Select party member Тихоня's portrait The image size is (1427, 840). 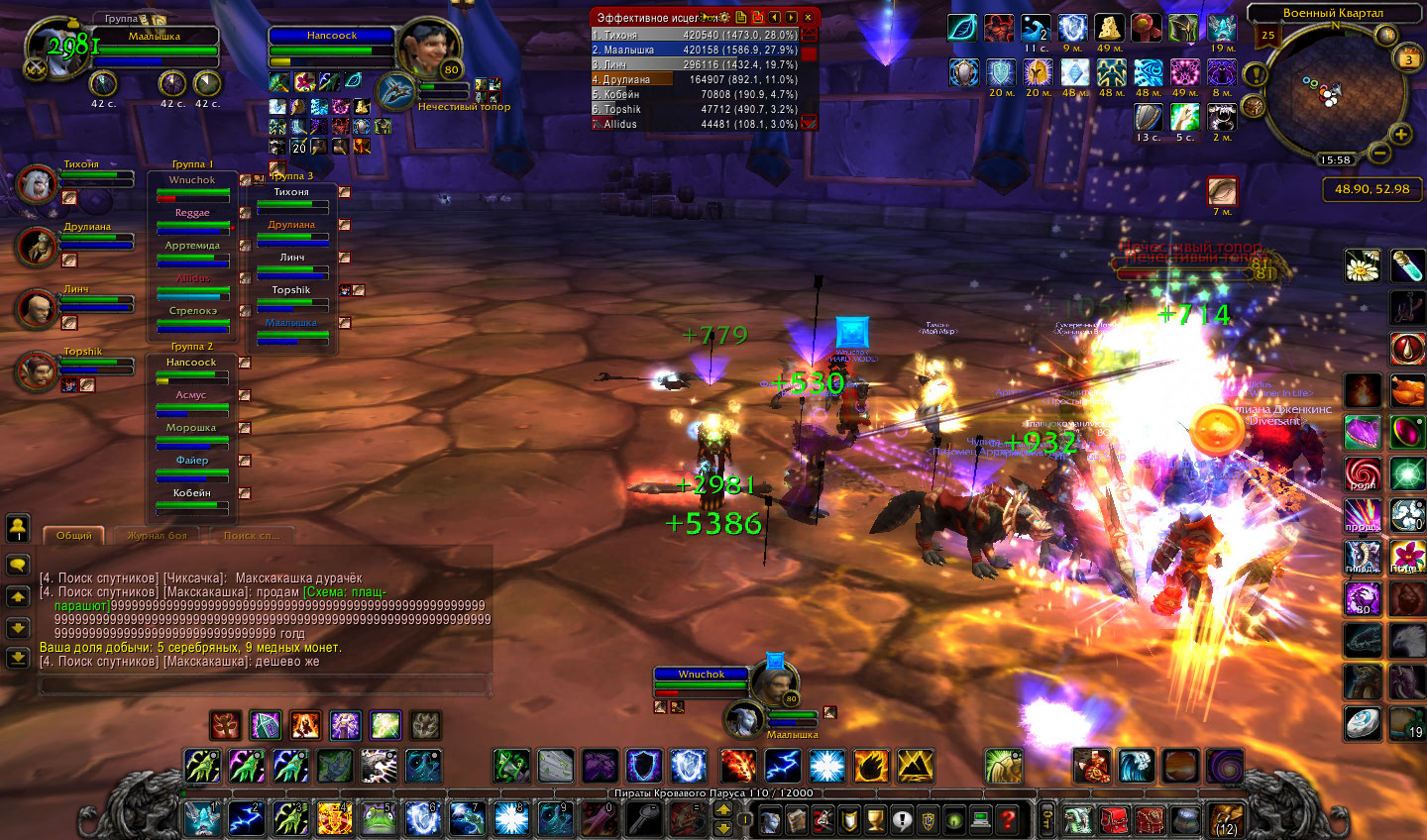pos(37,184)
